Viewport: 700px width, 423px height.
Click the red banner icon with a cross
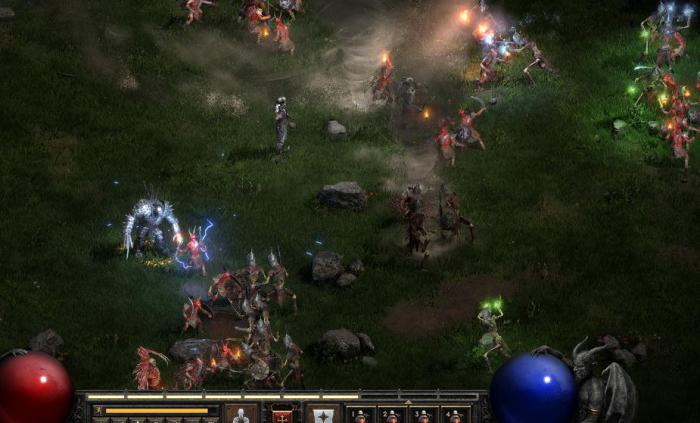[283, 414]
